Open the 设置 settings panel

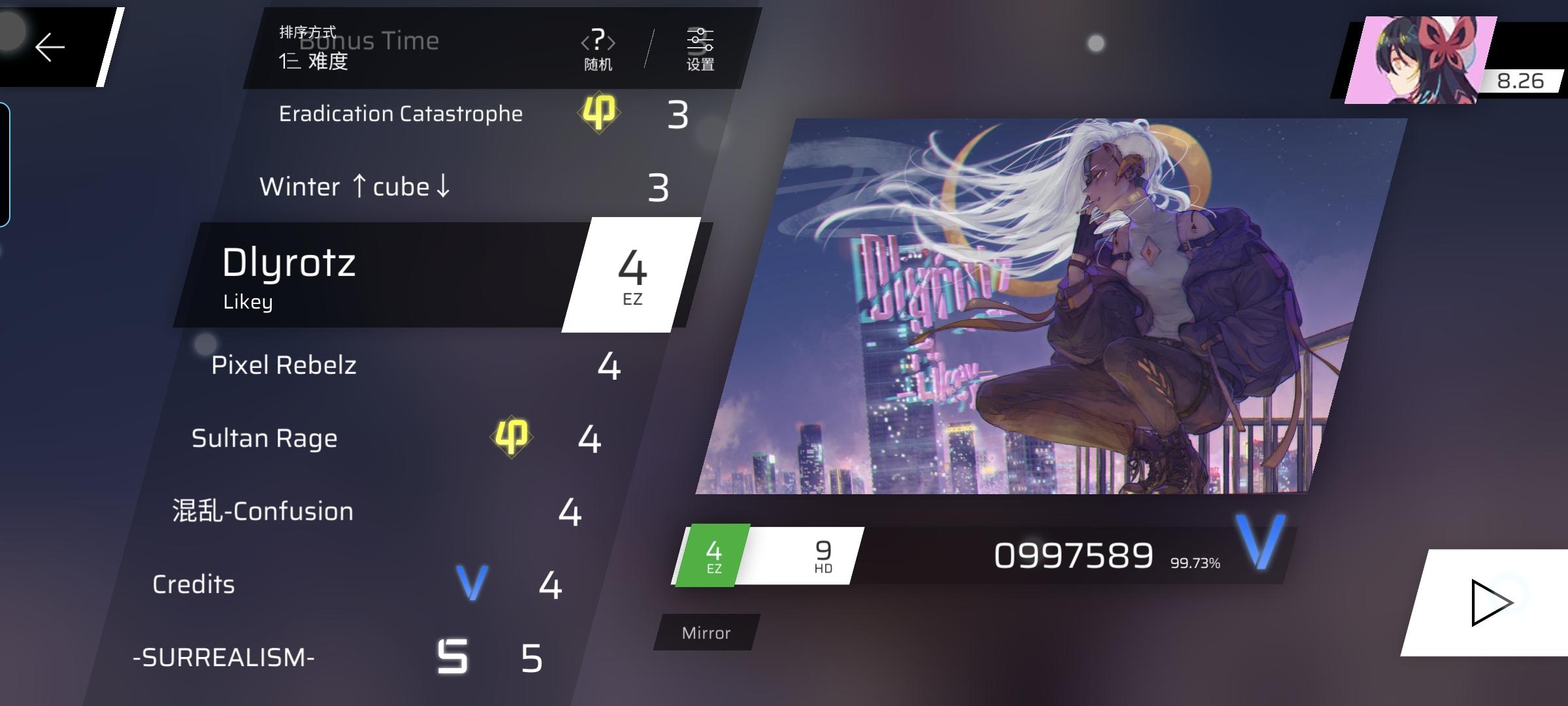tap(700, 49)
